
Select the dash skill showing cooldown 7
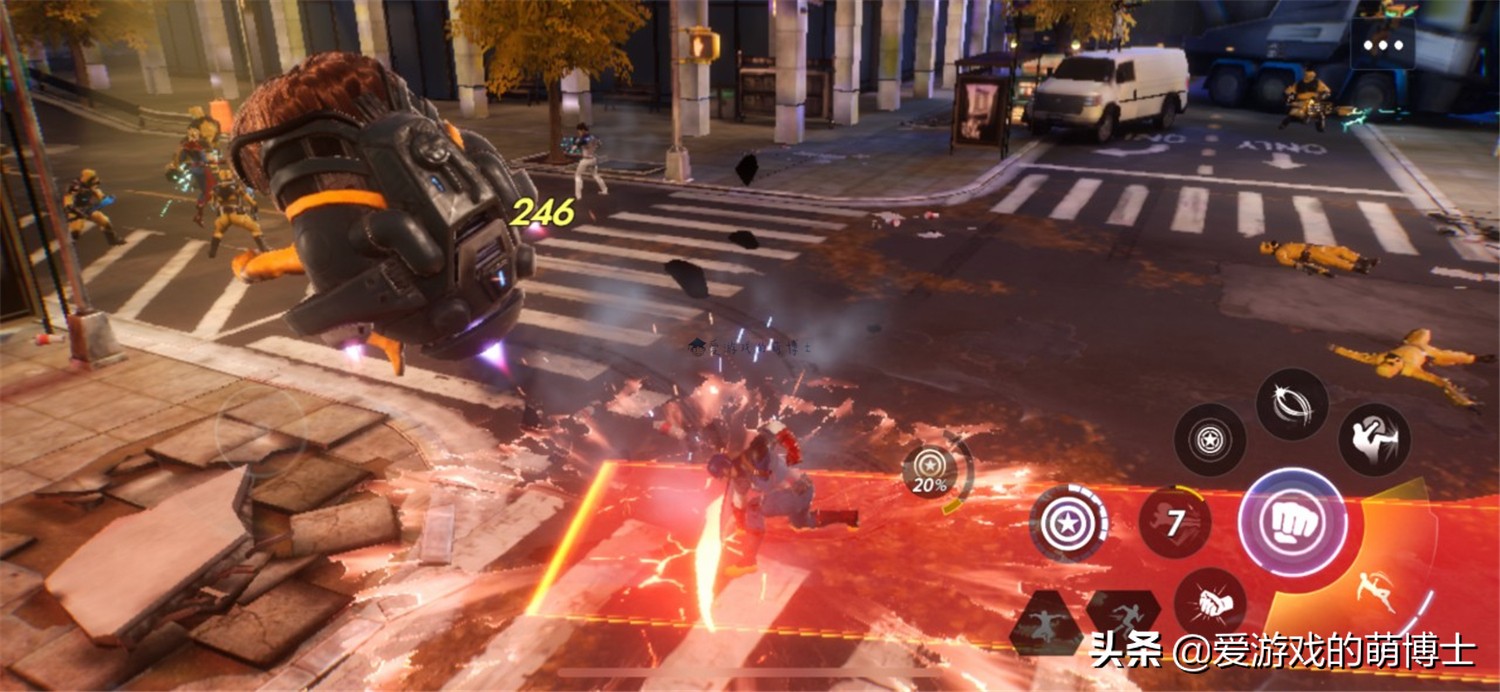tap(1175, 523)
